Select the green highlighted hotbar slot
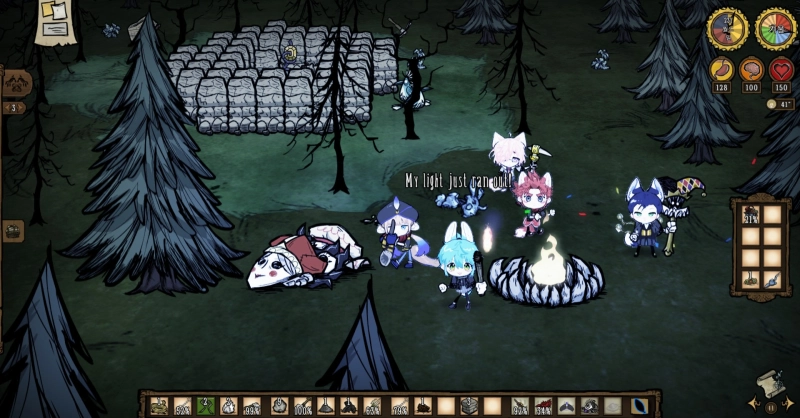Screen dimensions: 800x418 207,406
